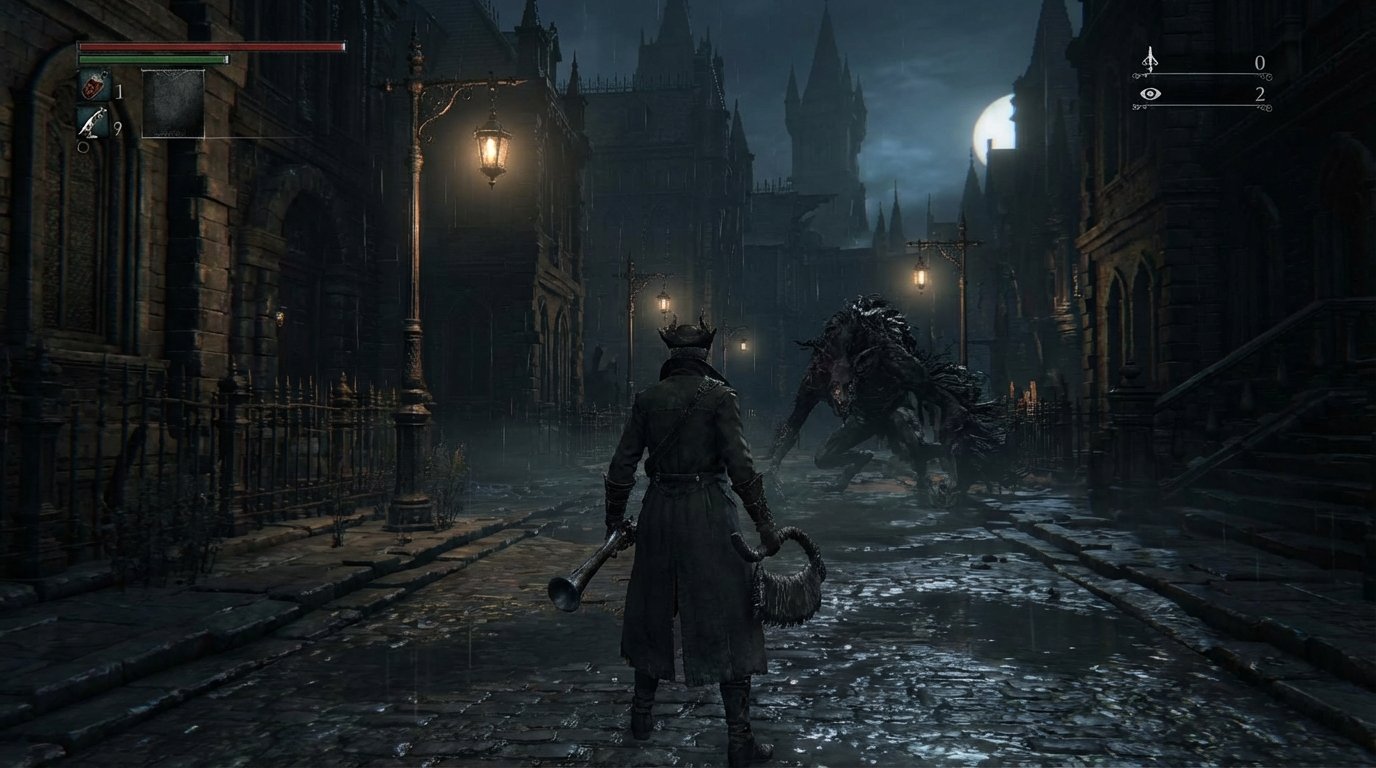
Task: Click the Blood Vial count number 1
Action: [118, 90]
